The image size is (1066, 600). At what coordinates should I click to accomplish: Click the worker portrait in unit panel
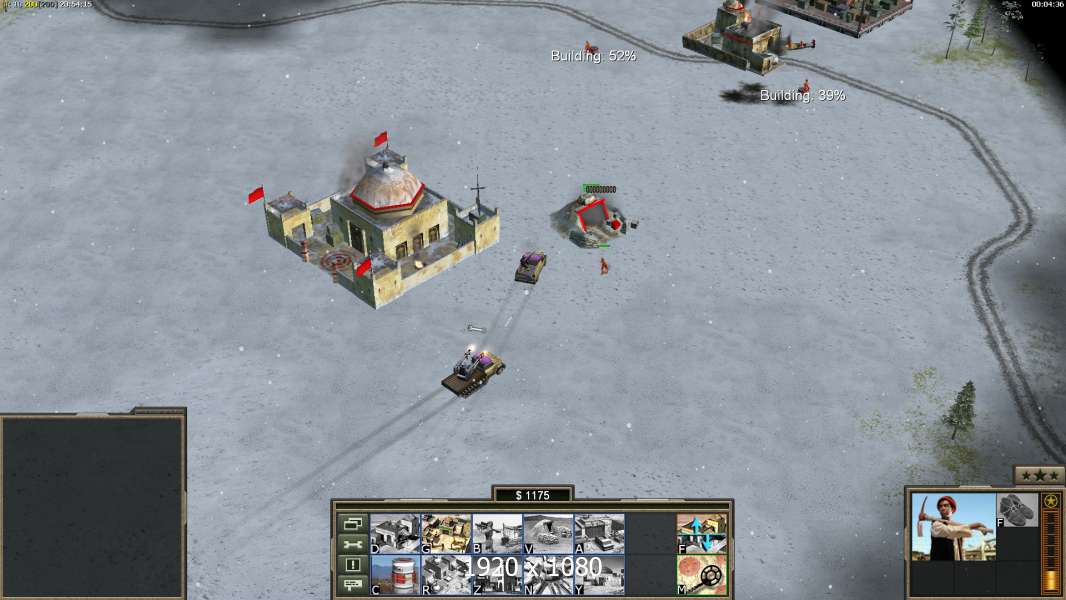pos(953,526)
